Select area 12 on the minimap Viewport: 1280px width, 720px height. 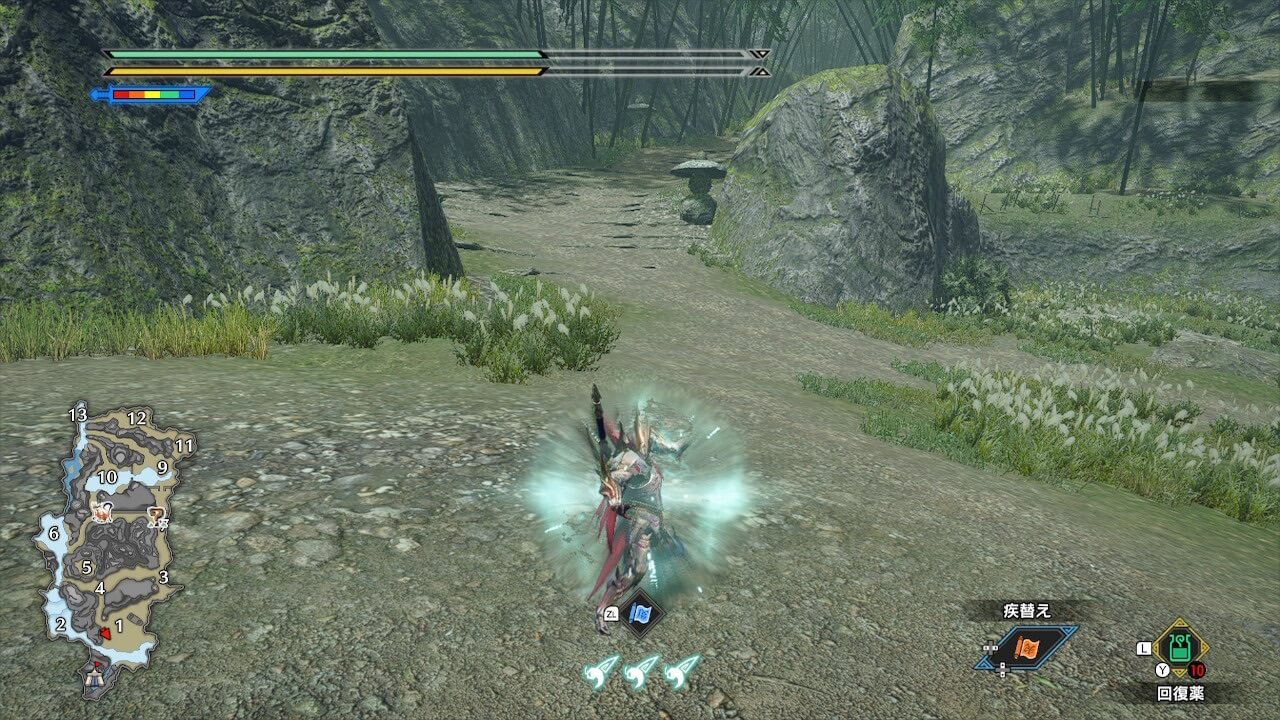137,418
